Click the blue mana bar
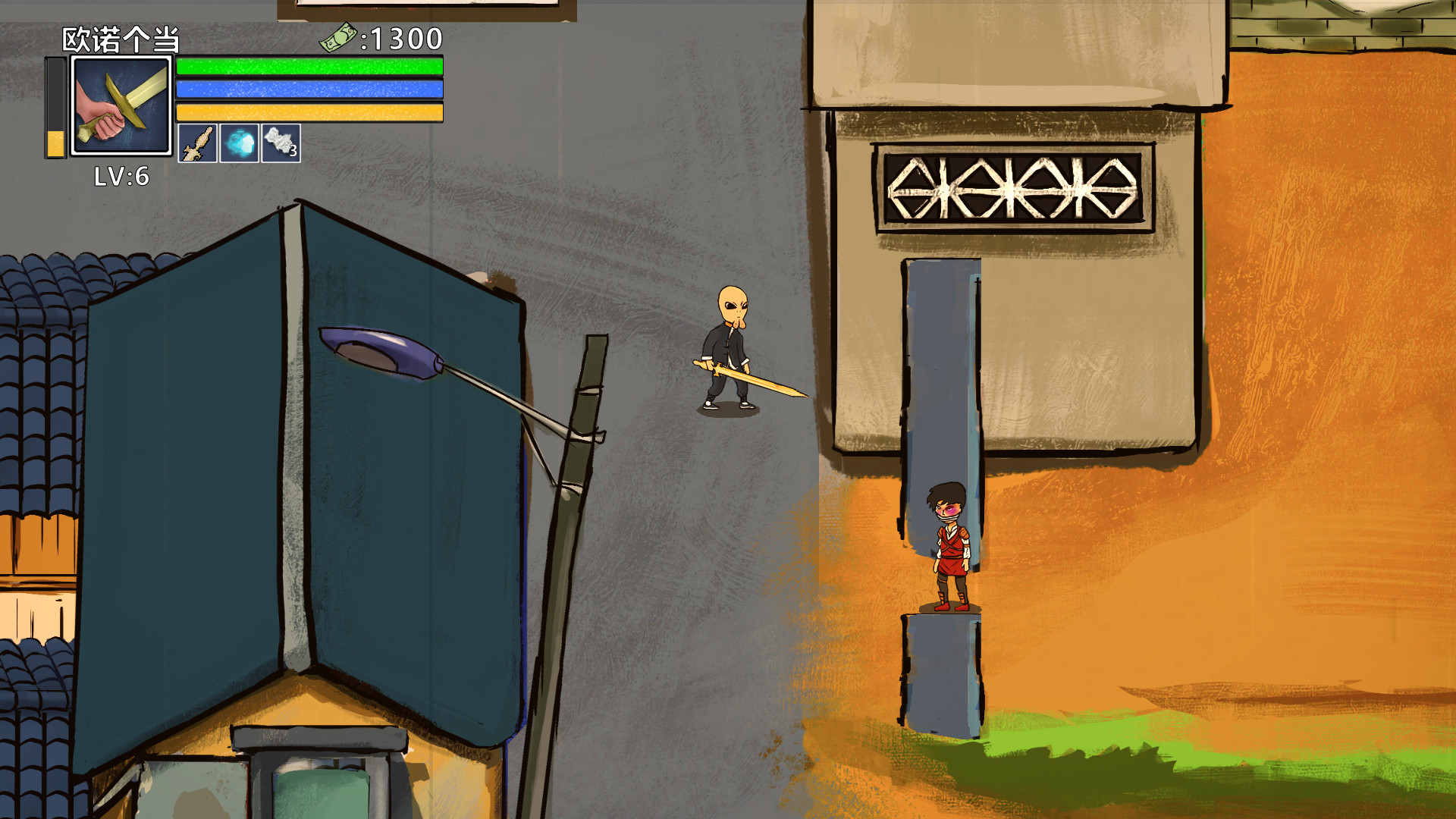Viewport: 1456px width, 819px height. point(307,89)
